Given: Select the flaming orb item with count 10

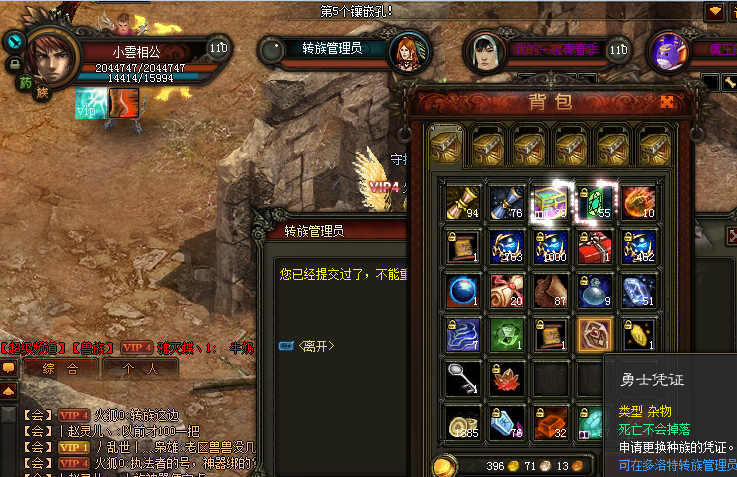Looking at the screenshot, I should (x=640, y=201).
